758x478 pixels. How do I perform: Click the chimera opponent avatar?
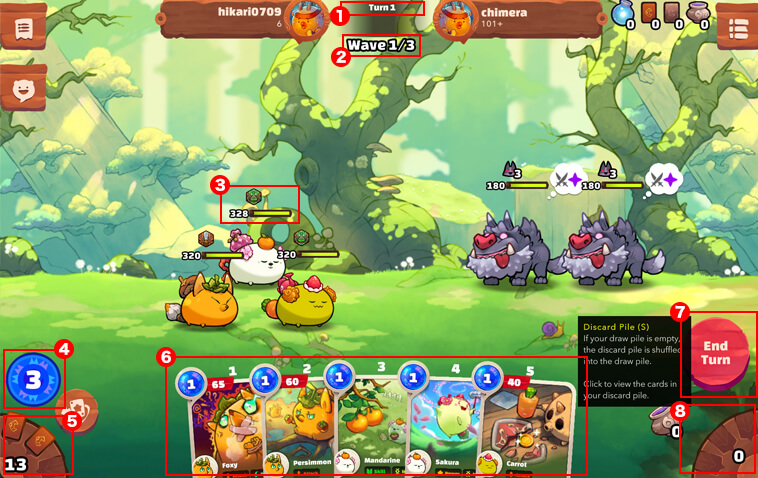[455, 17]
